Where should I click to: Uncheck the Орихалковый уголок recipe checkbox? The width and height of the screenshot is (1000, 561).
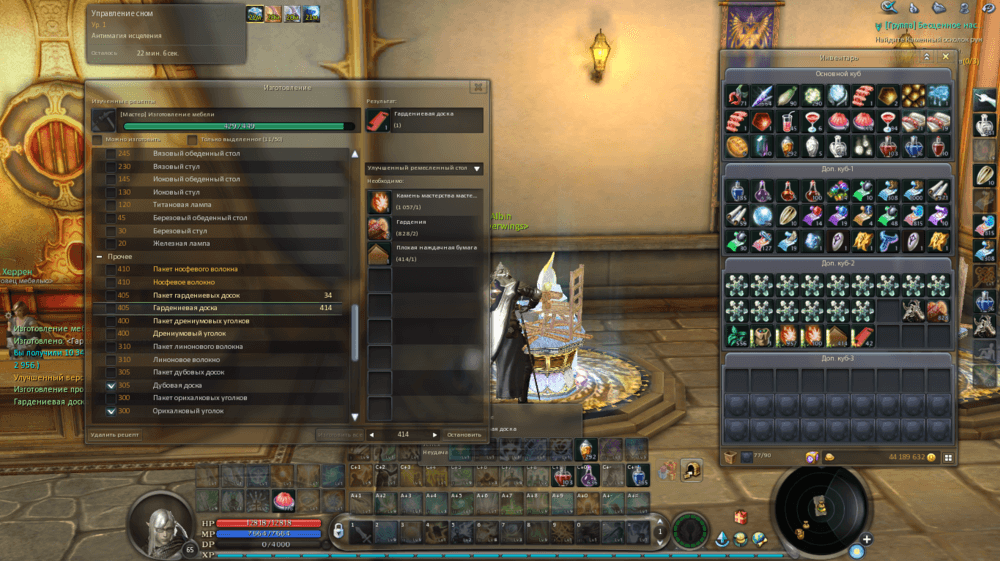(111, 411)
